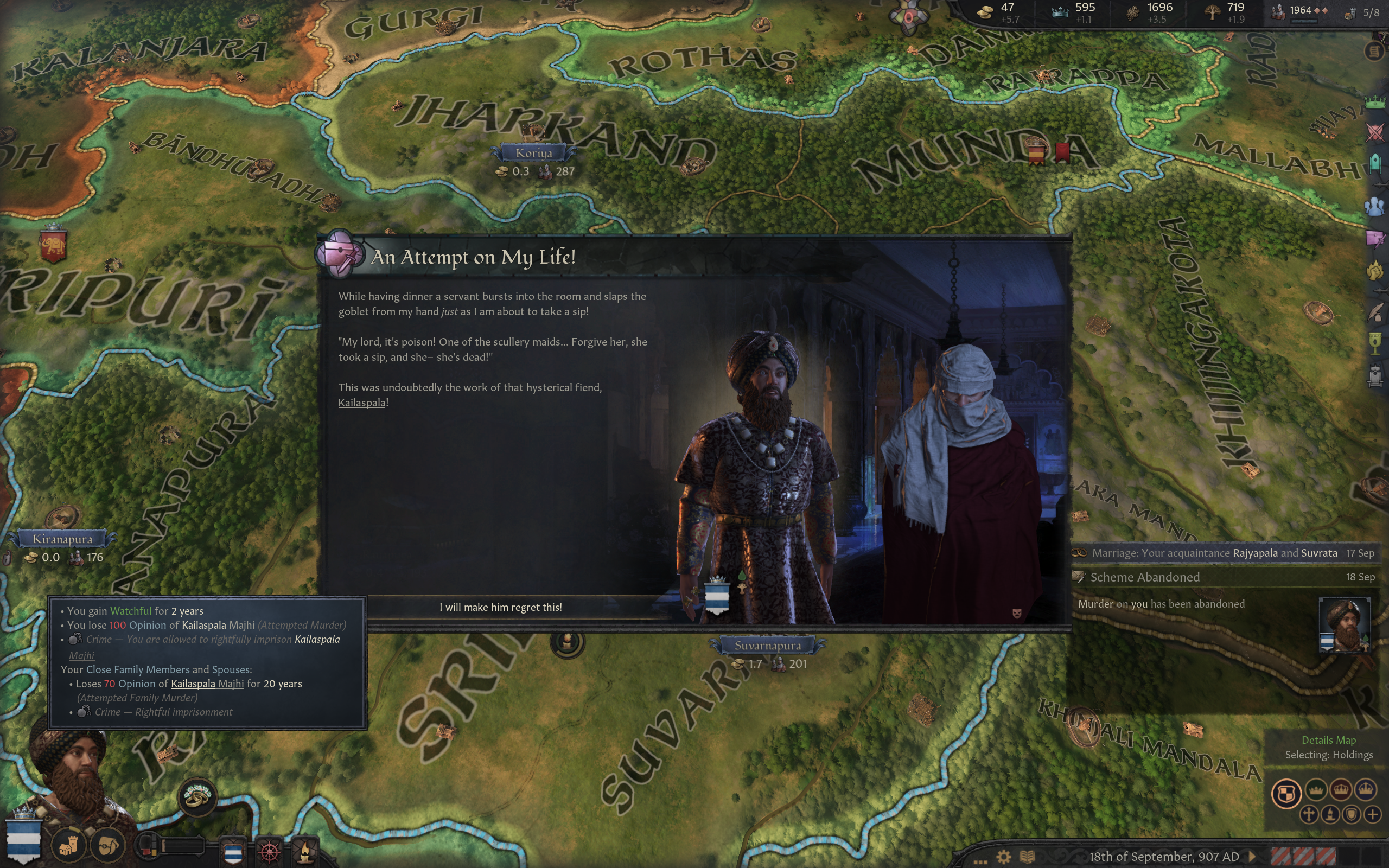Switch to the Faith cross map mode

coord(1309,815)
